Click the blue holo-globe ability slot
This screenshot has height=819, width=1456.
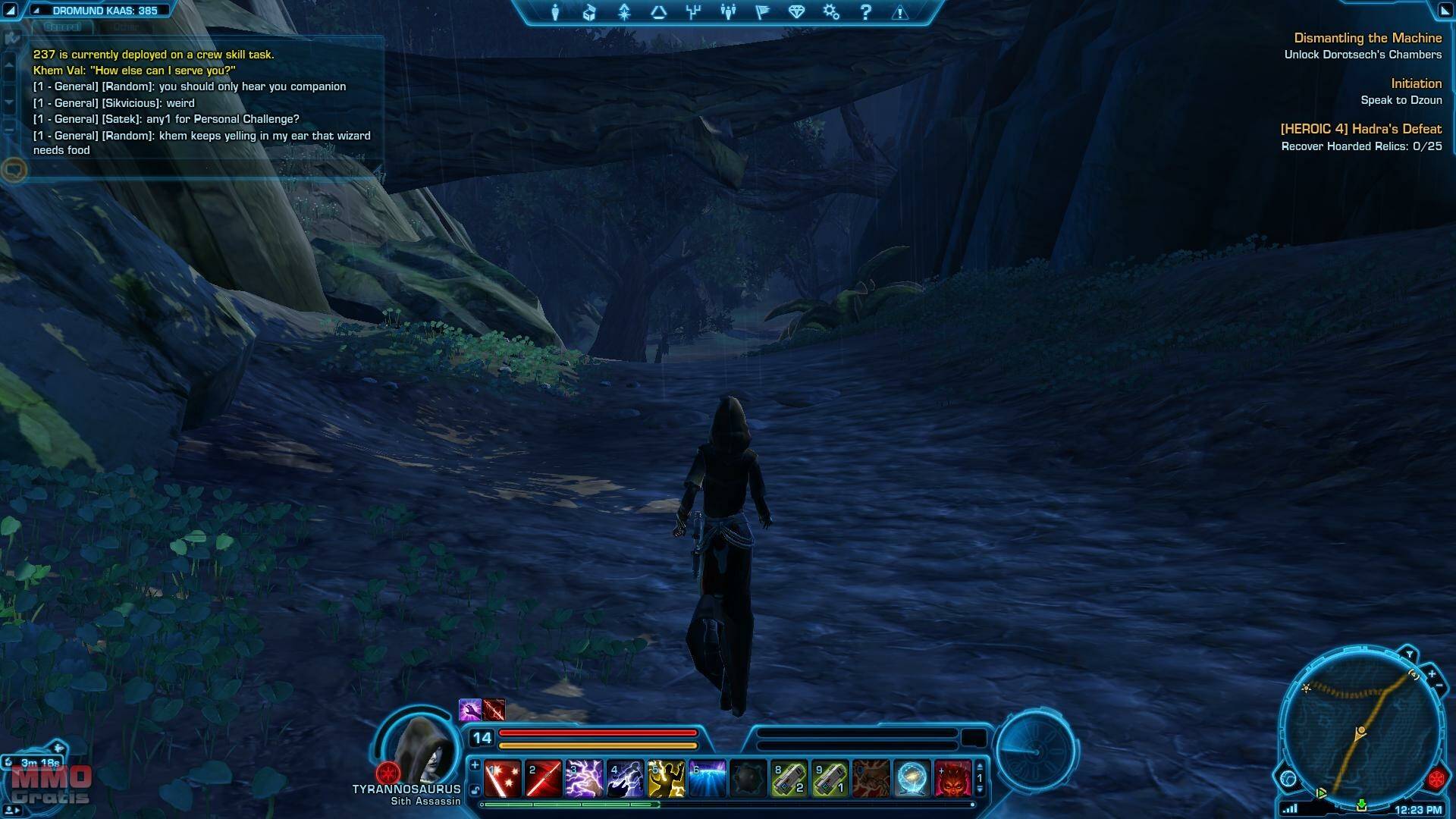912,779
